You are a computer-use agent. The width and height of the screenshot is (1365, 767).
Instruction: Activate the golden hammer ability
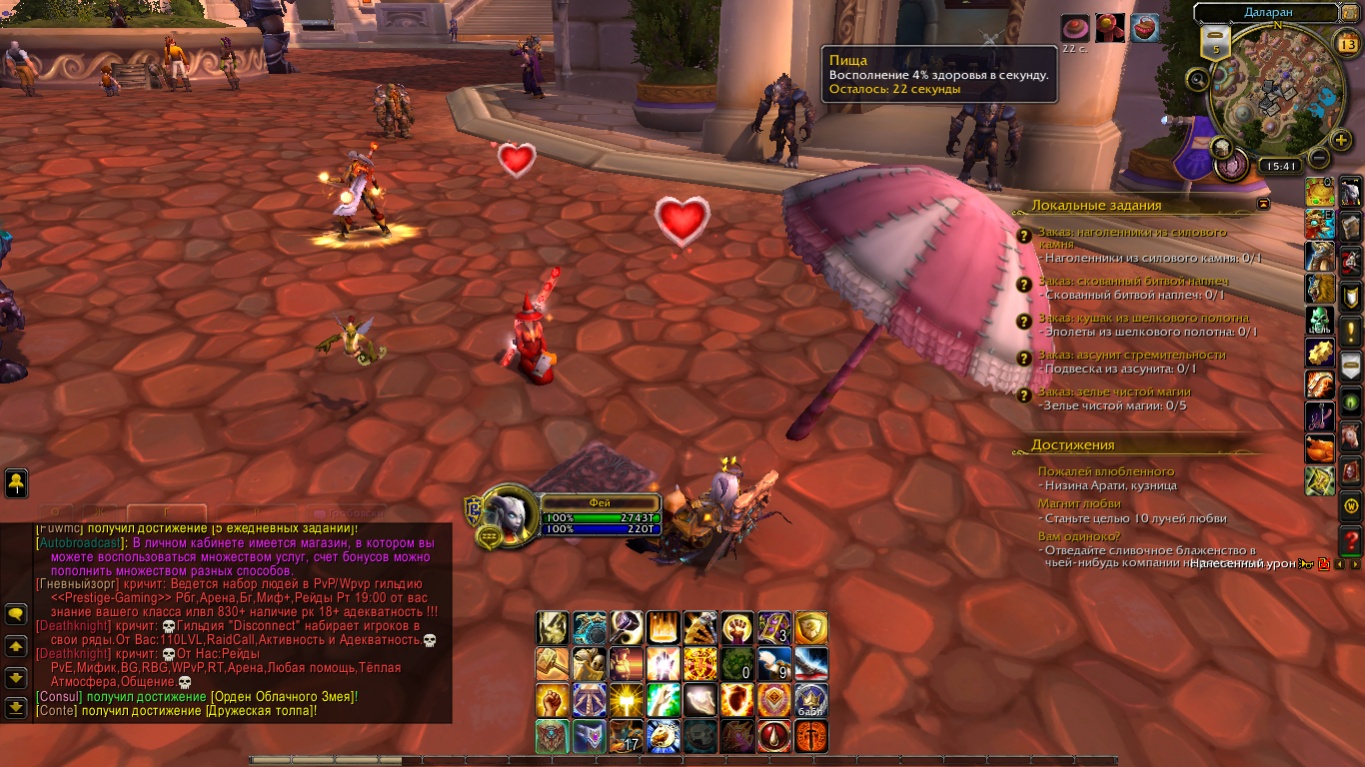552,663
